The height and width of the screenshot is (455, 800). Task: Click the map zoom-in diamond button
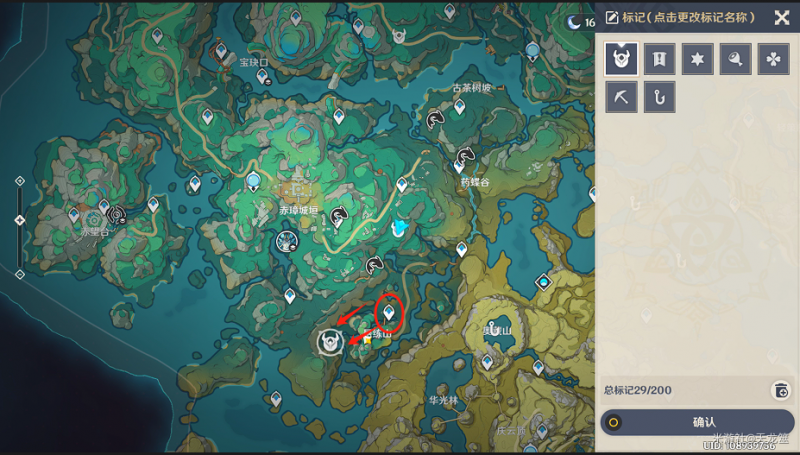20,181
